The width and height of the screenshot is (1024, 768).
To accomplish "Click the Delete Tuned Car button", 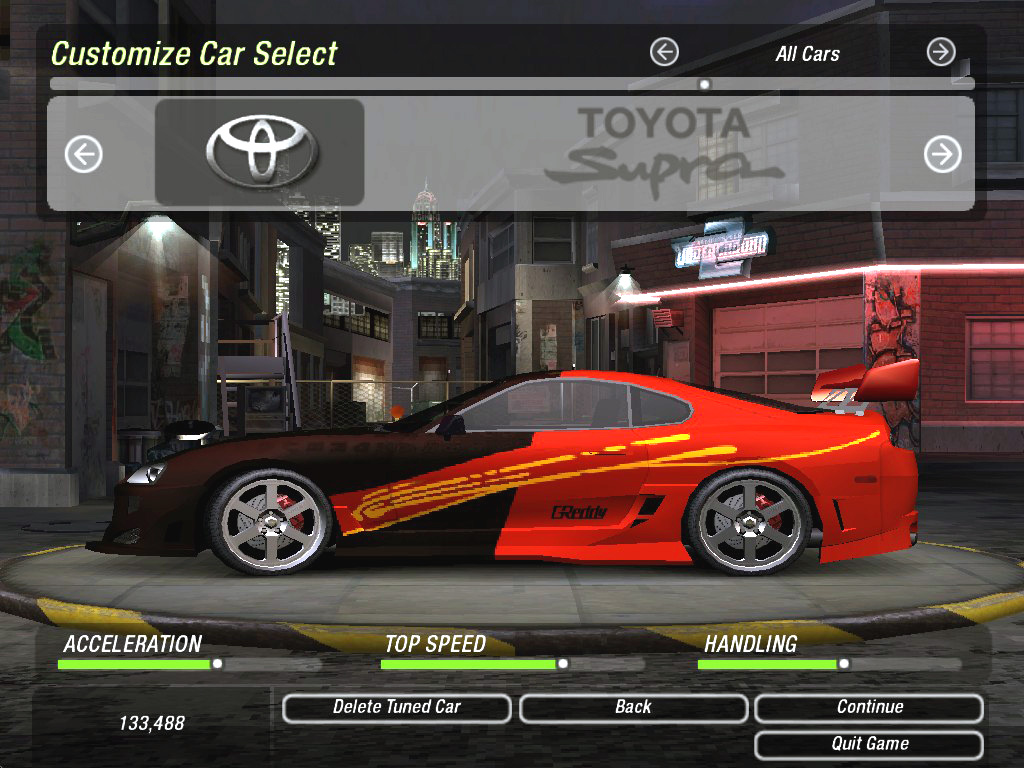I will [397, 708].
